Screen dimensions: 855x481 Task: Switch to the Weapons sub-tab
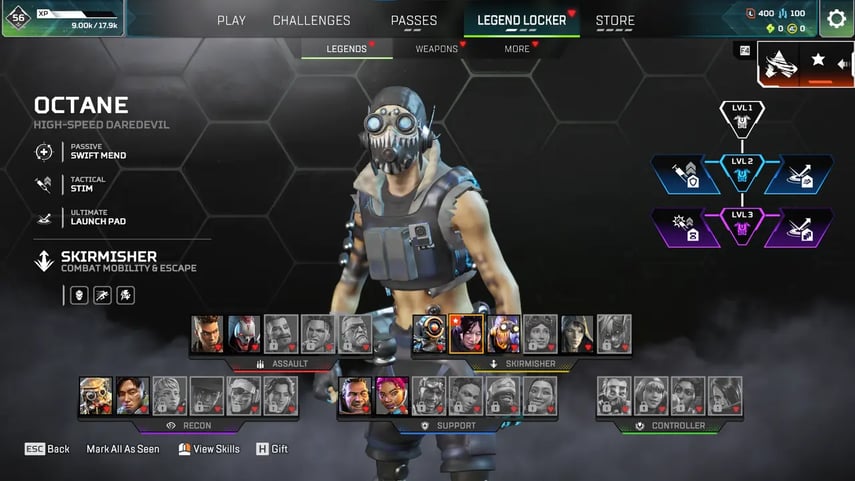tap(436, 48)
